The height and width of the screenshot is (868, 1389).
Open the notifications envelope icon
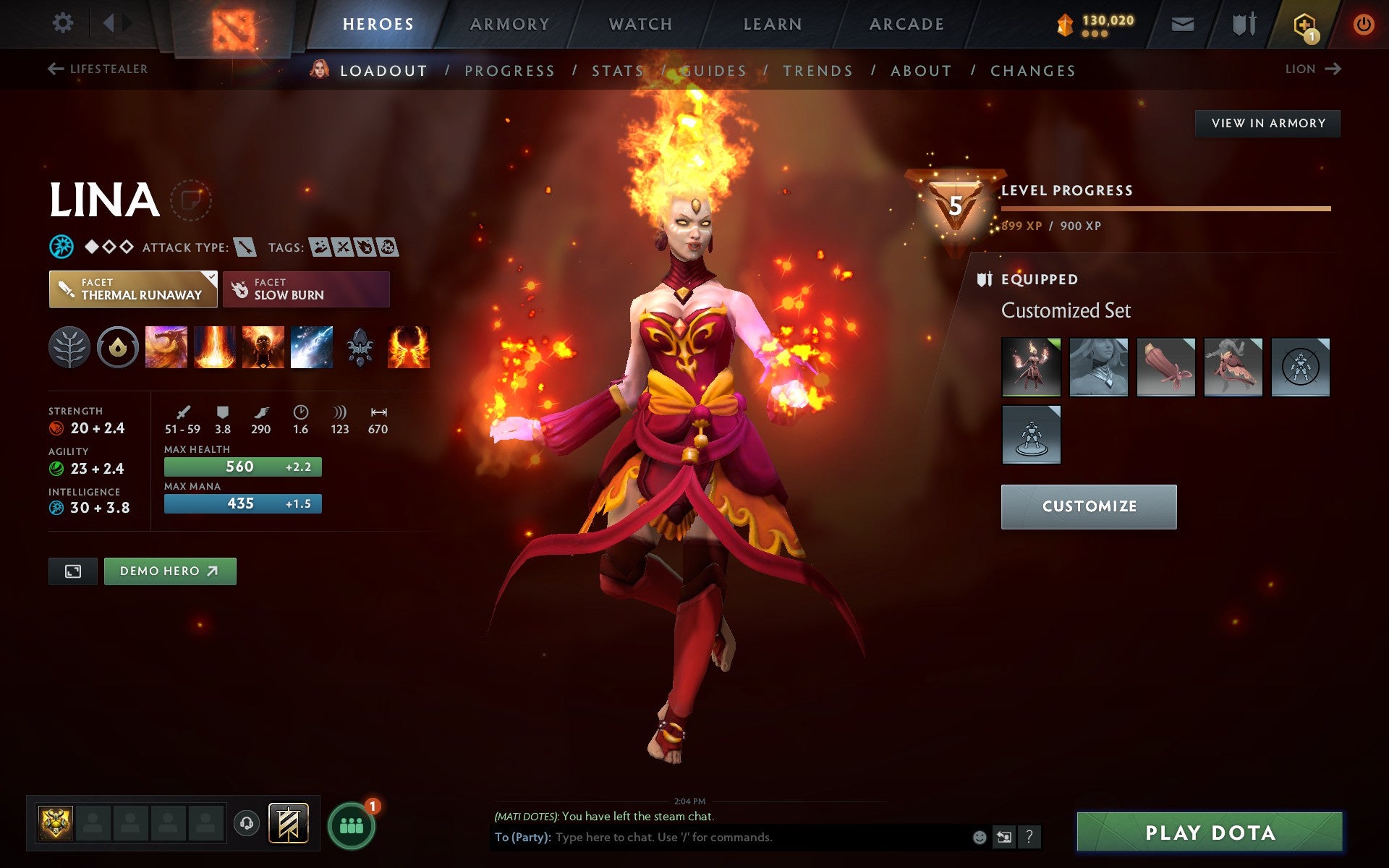pyautogui.click(x=1182, y=23)
